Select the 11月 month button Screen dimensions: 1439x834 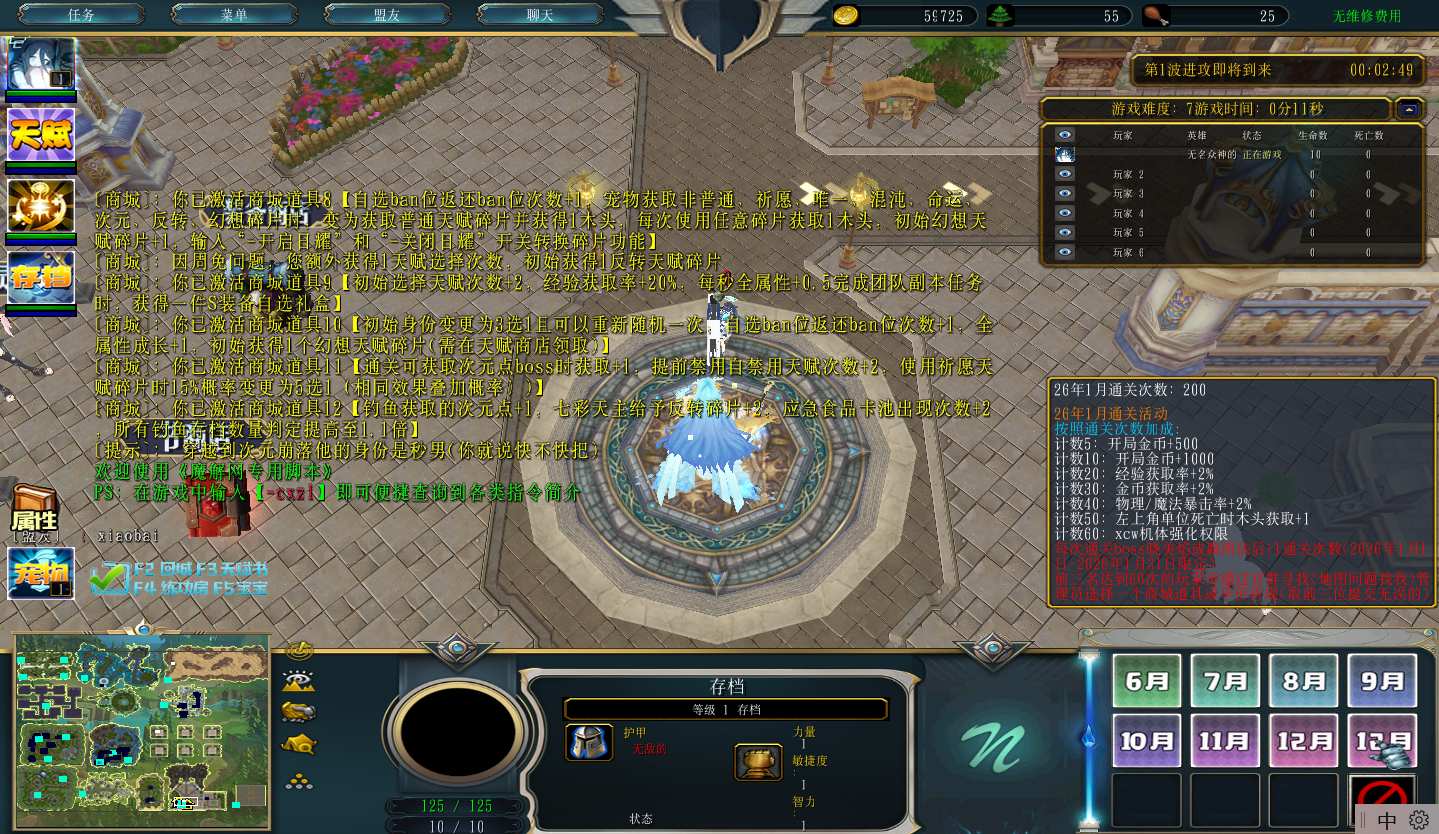[x=1225, y=741]
